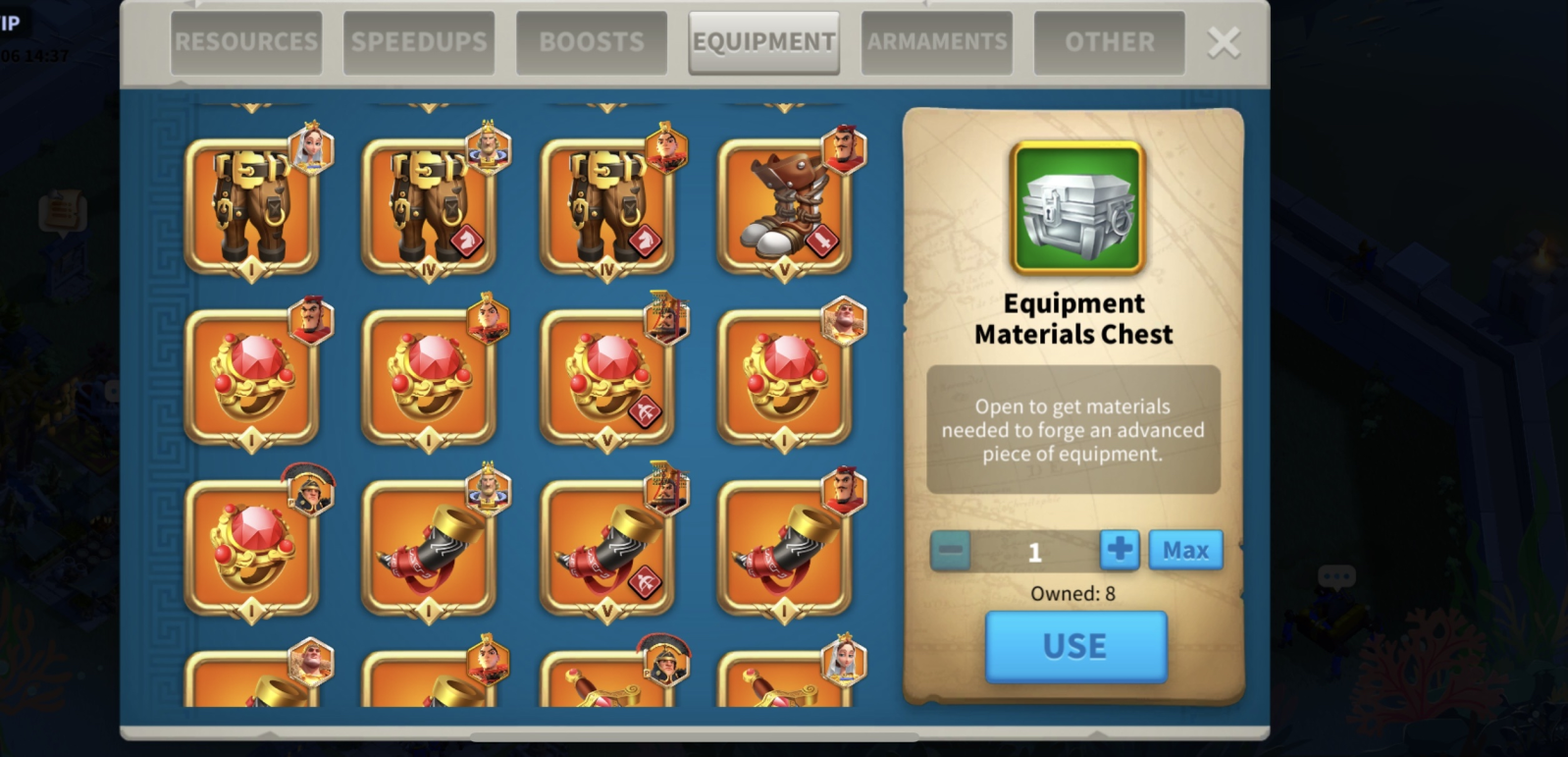Pick the level V war horn slot
This screenshot has width=1568, height=757.
coord(607,549)
